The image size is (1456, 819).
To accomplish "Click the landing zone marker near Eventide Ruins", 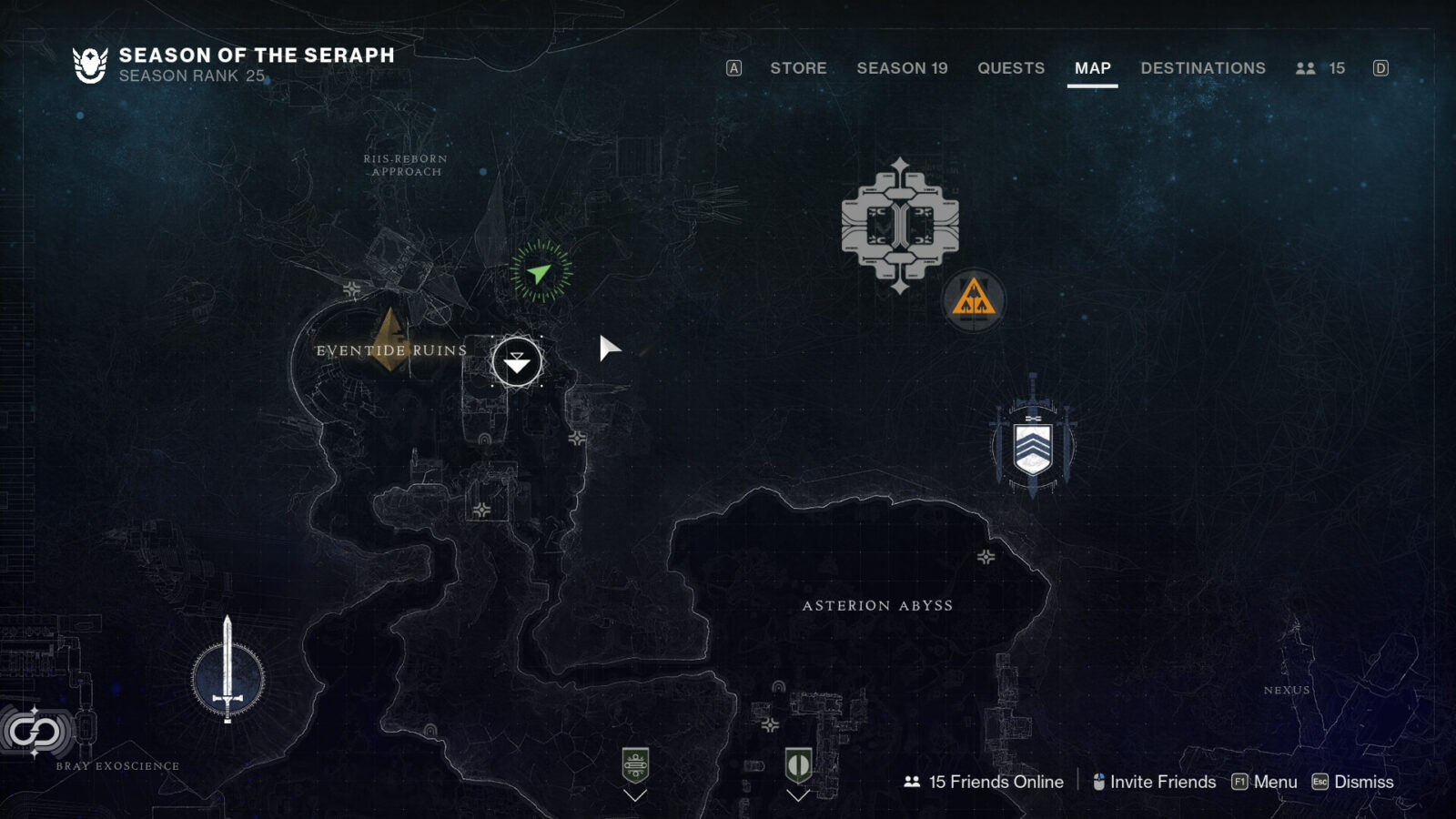I will tap(516, 359).
